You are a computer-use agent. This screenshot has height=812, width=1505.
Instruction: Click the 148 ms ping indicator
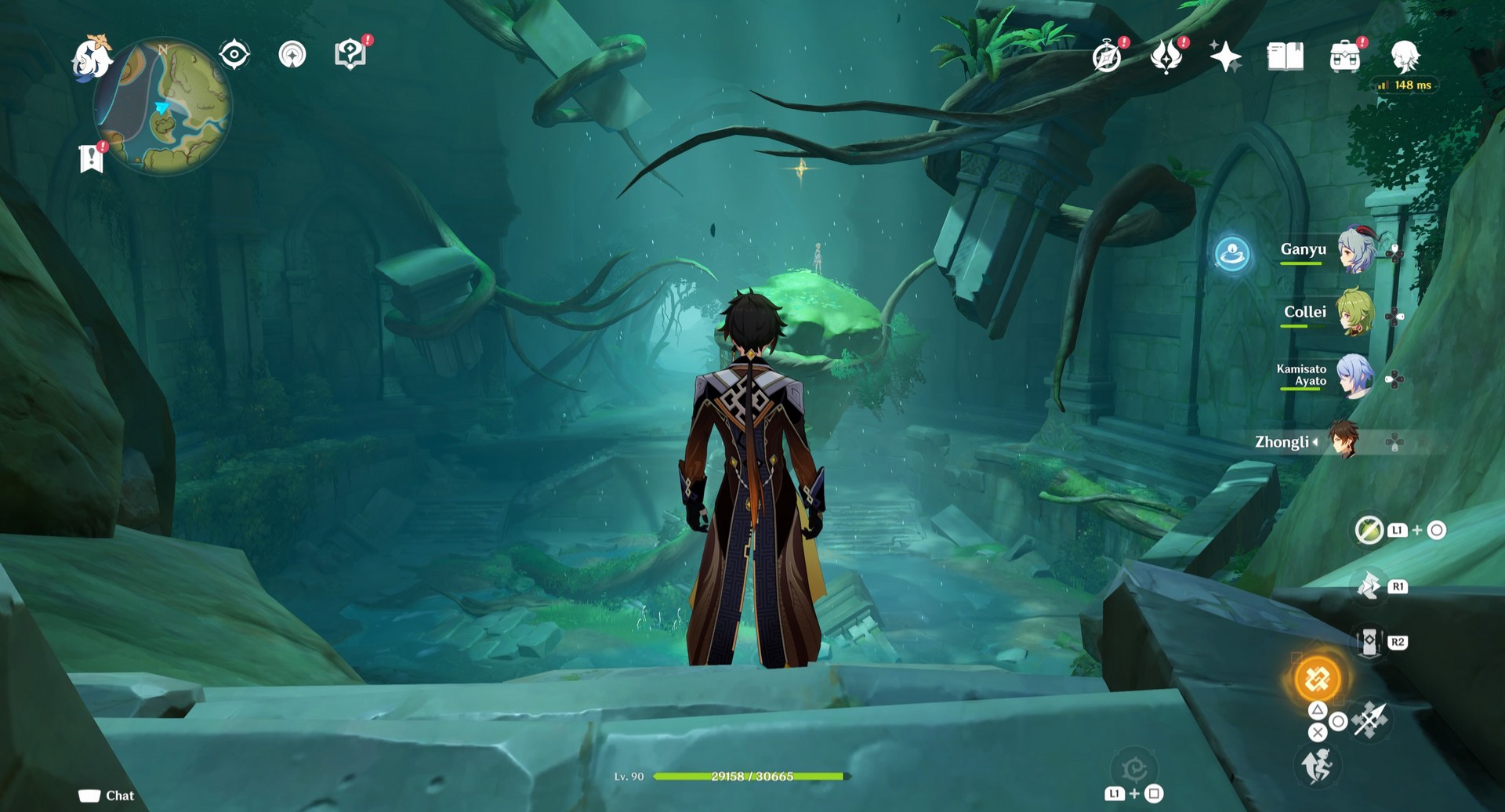pyautogui.click(x=1405, y=85)
